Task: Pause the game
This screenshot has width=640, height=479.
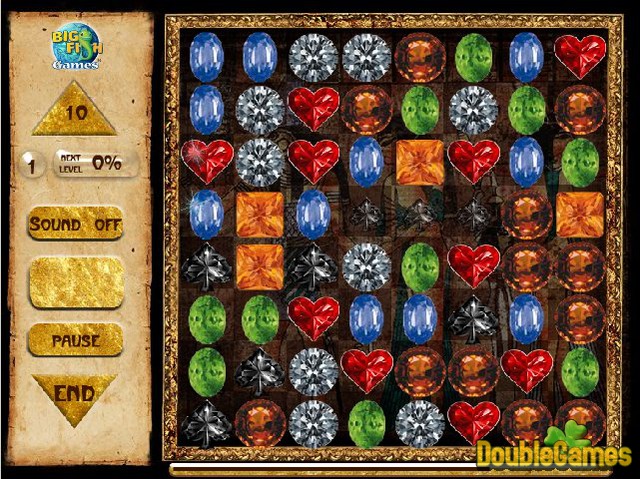Action: pos(76,340)
